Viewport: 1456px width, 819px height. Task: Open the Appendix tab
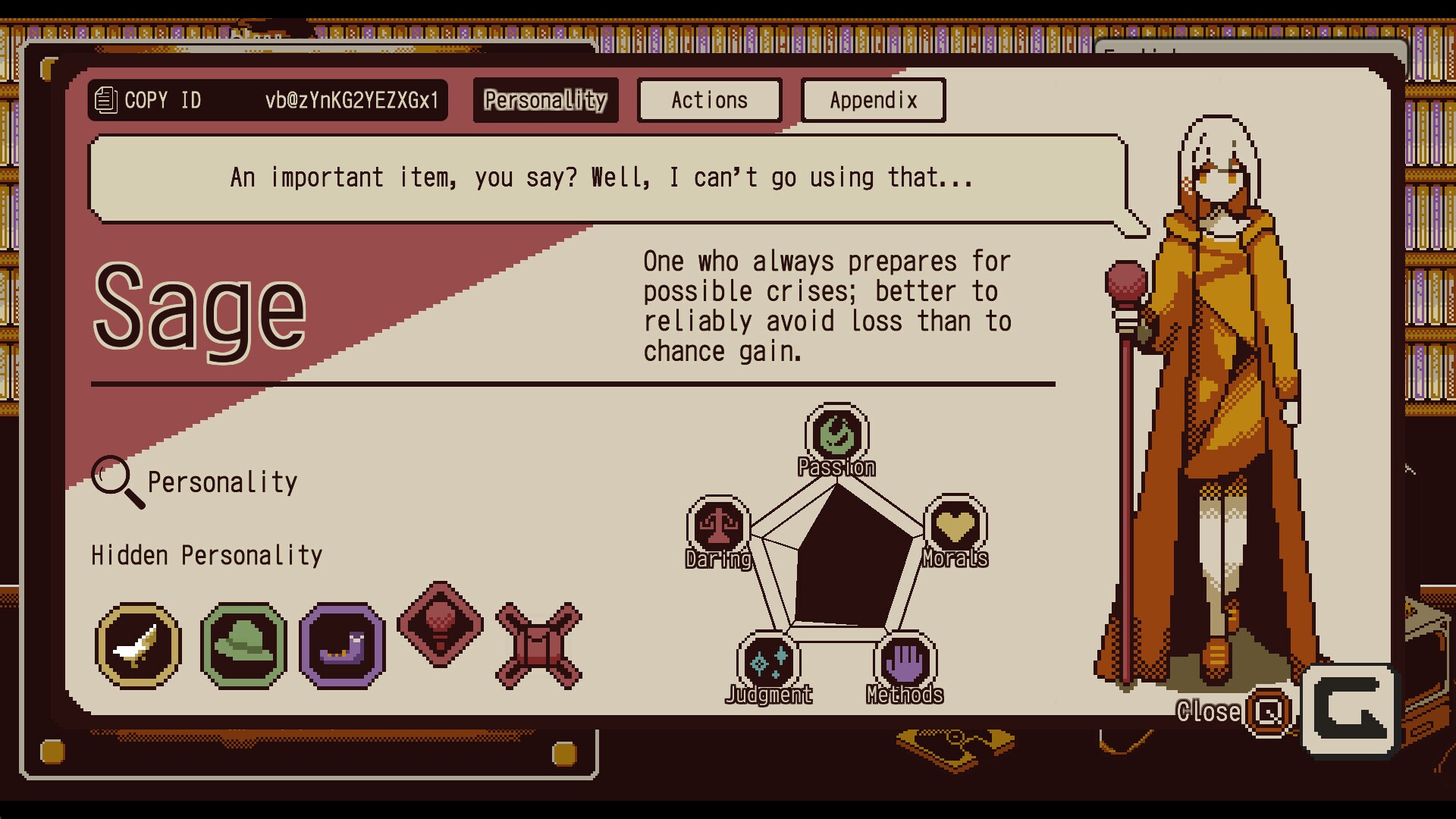[x=873, y=100]
